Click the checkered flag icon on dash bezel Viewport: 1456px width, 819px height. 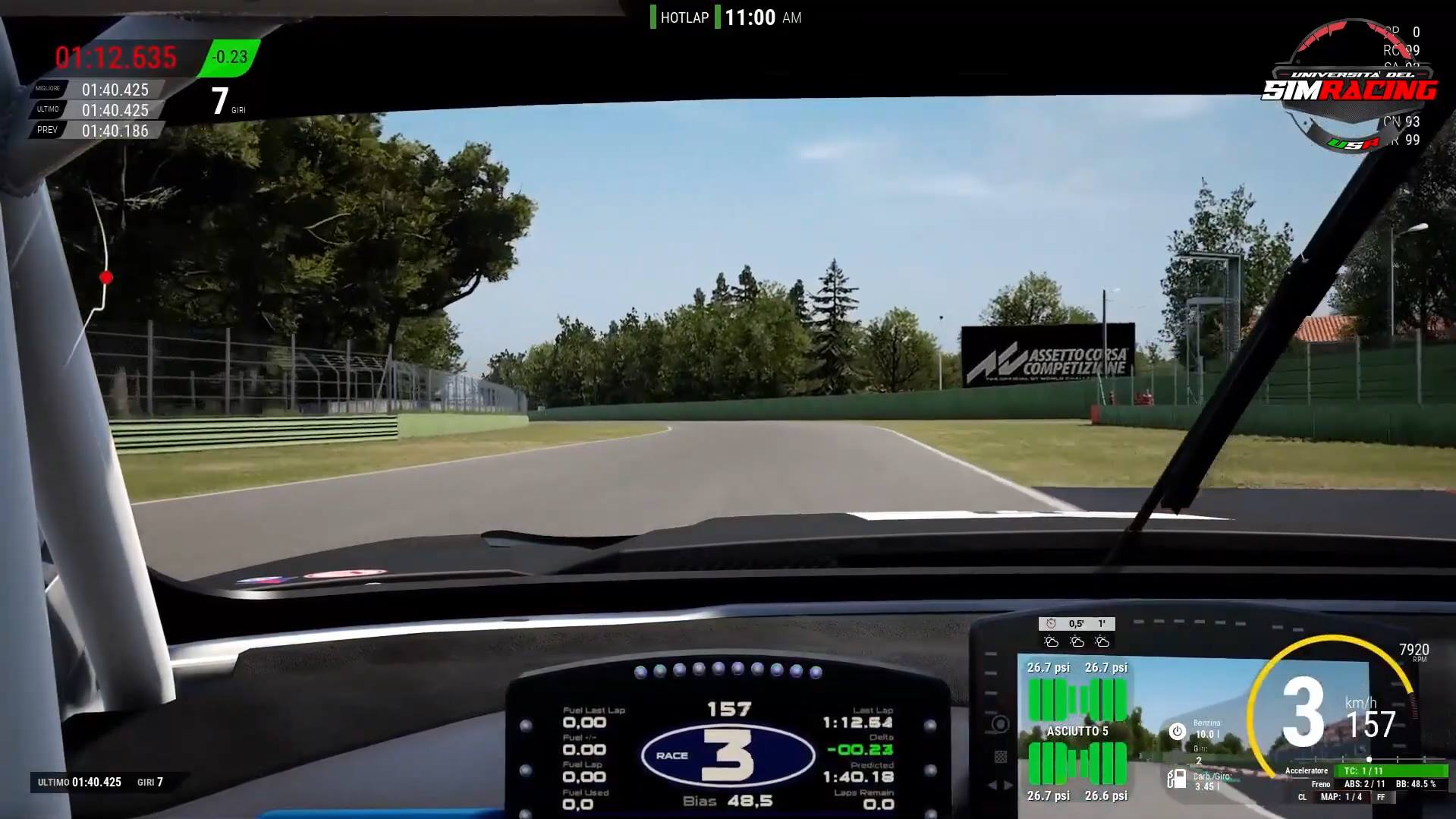point(1001,756)
